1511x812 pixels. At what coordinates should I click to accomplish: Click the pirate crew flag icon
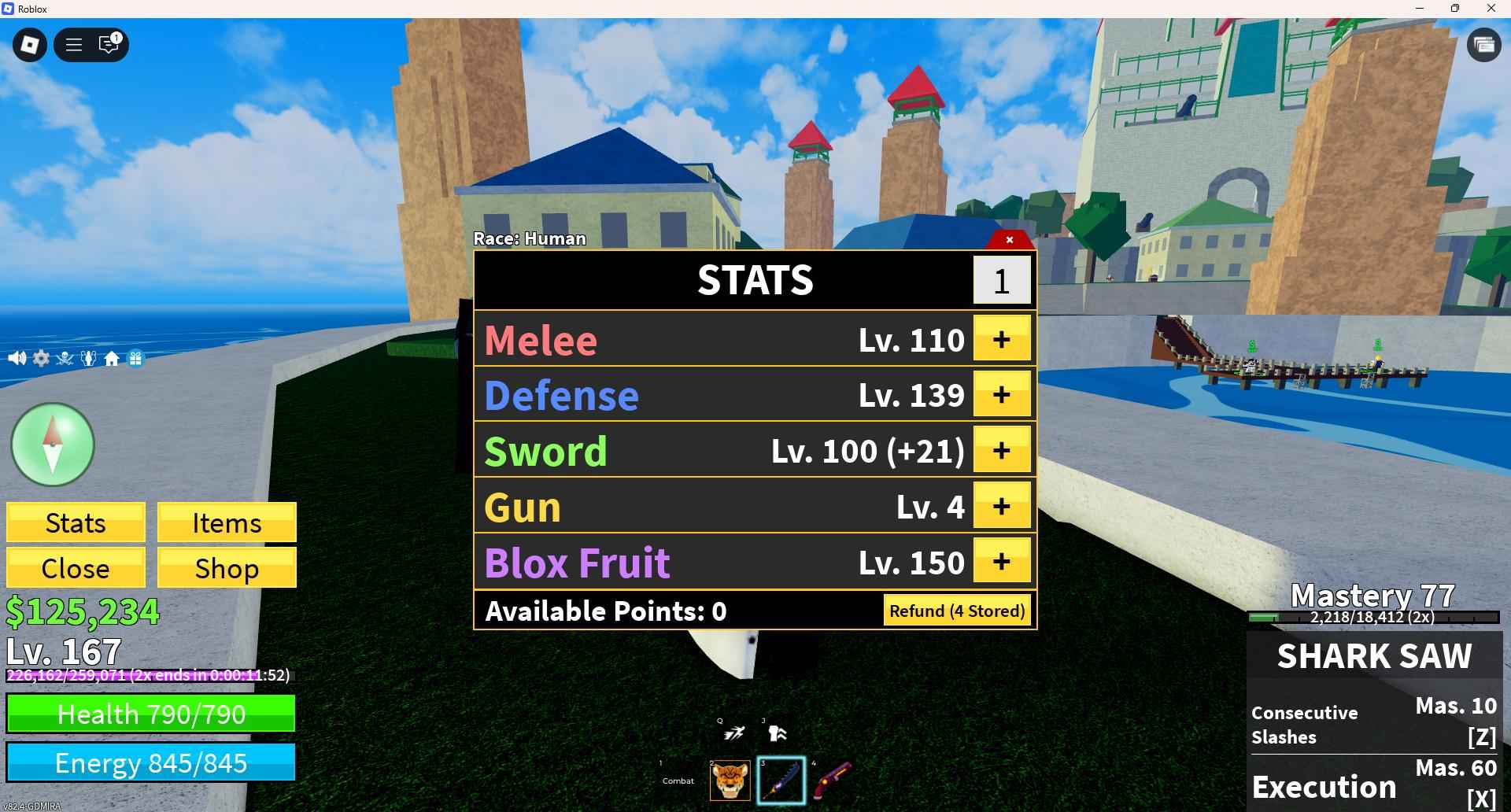tap(65, 359)
